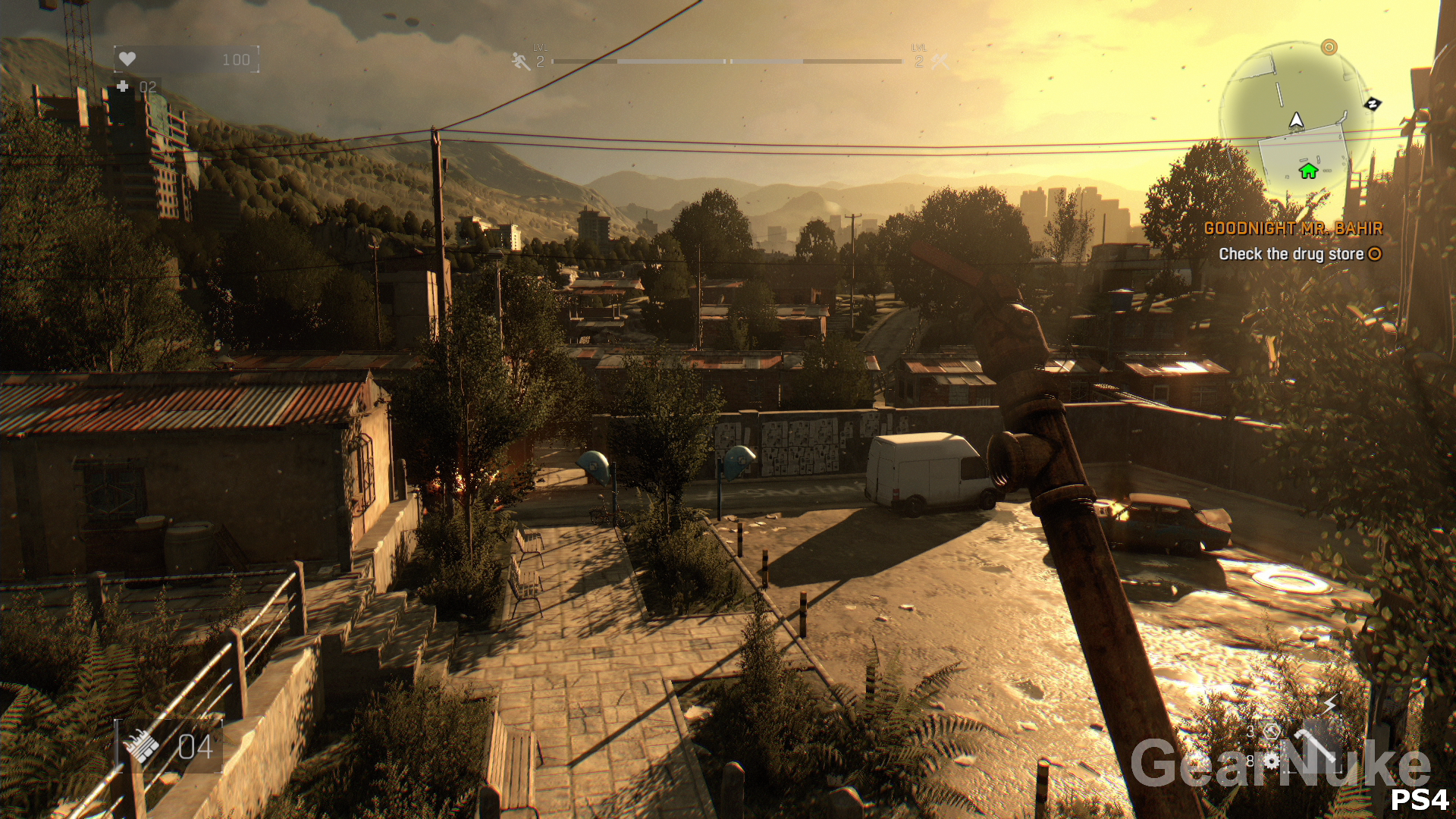Click the north compass indicator on minimap
Screen dimensions: 1456x819
[x=1372, y=103]
